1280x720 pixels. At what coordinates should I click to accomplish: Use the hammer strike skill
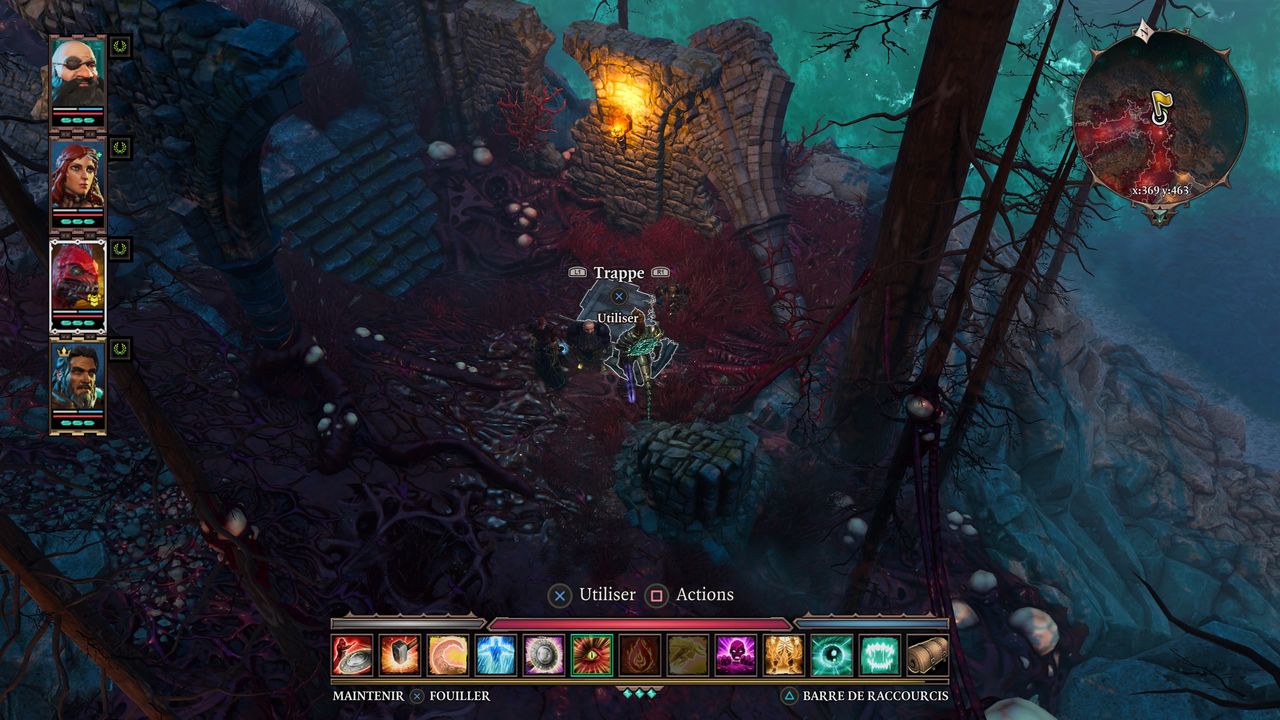pos(400,655)
